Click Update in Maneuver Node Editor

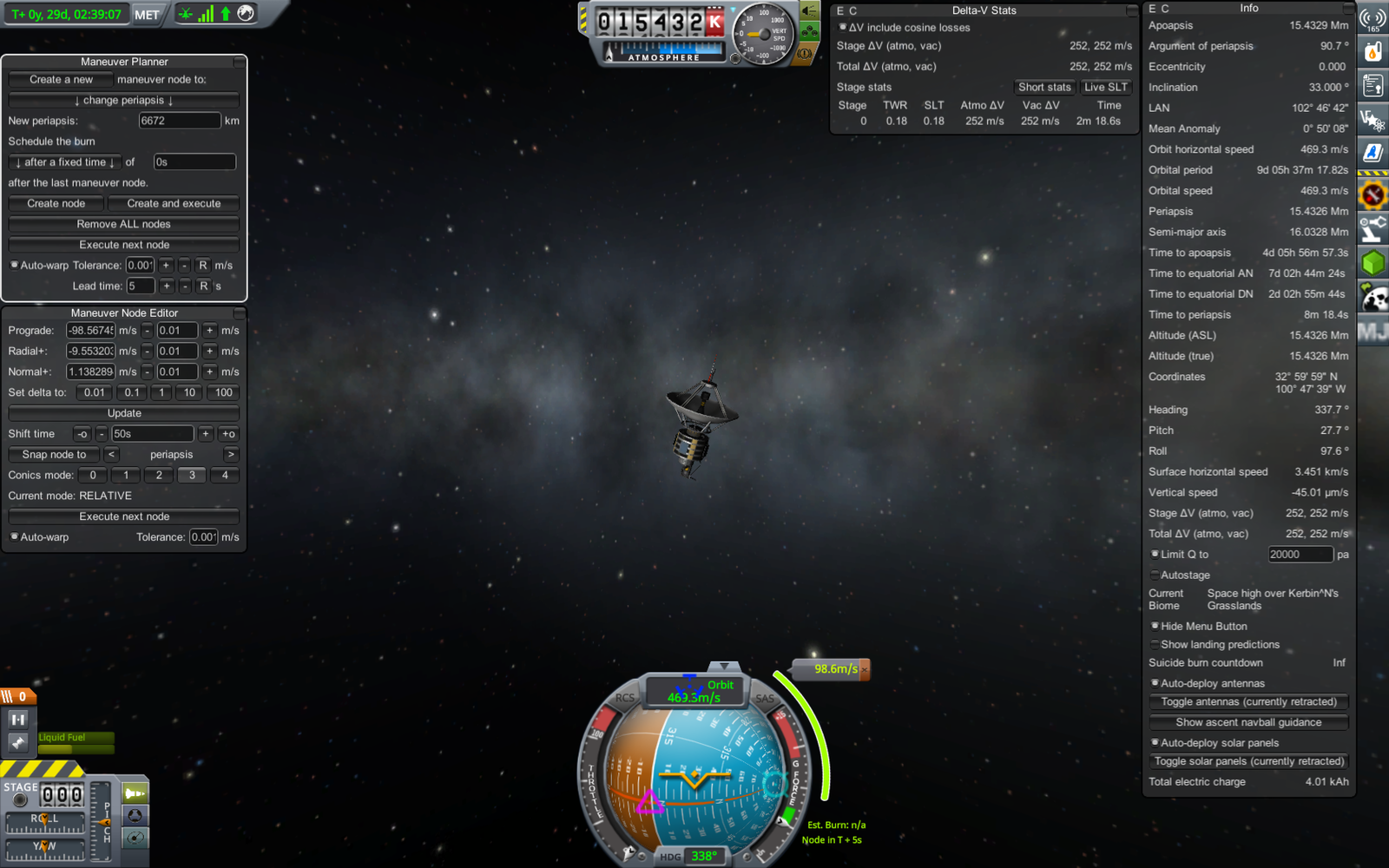pos(123,413)
